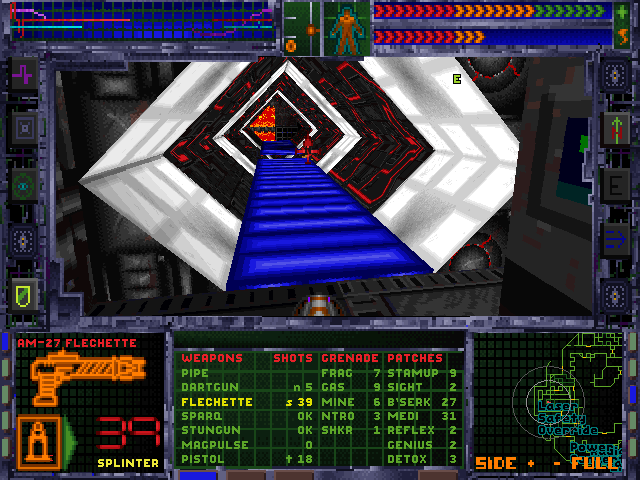Pick the PISTOL in the weapons list

pos(201,459)
